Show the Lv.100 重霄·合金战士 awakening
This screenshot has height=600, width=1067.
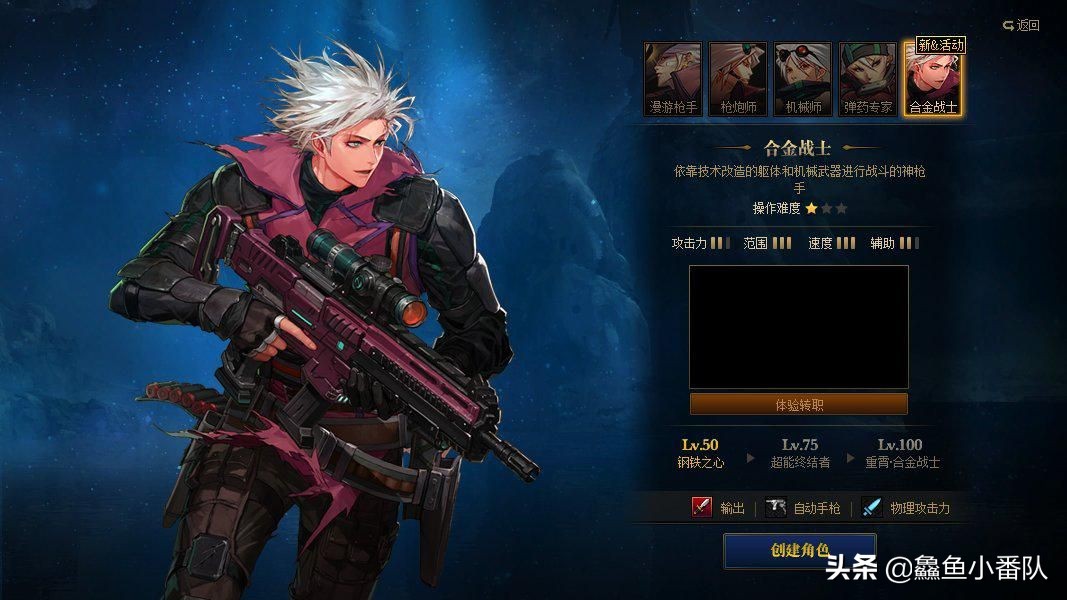point(900,453)
